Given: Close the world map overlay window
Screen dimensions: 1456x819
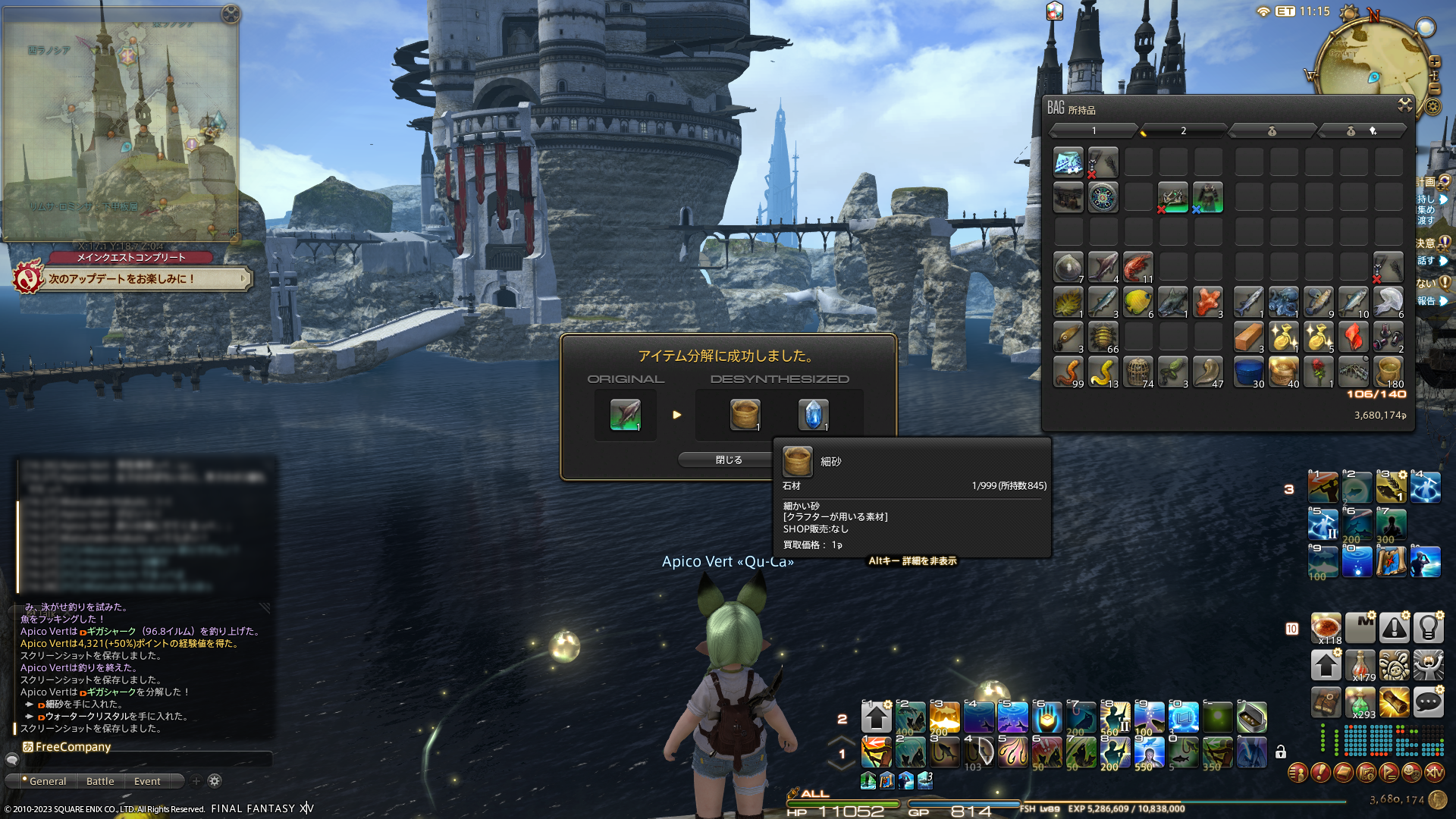Looking at the screenshot, I should pyautogui.click(x=231, y=14).
